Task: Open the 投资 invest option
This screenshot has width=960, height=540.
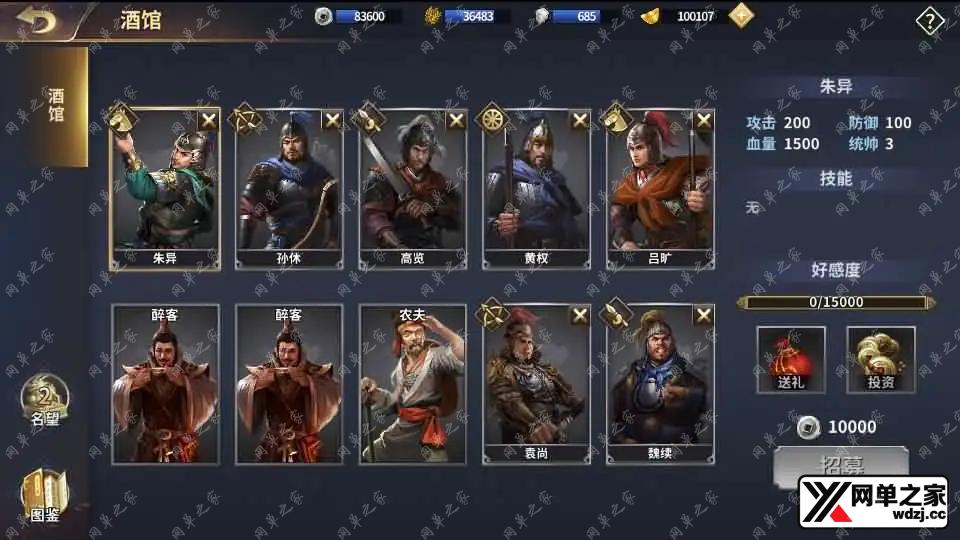Action: [x=881, y=359]
